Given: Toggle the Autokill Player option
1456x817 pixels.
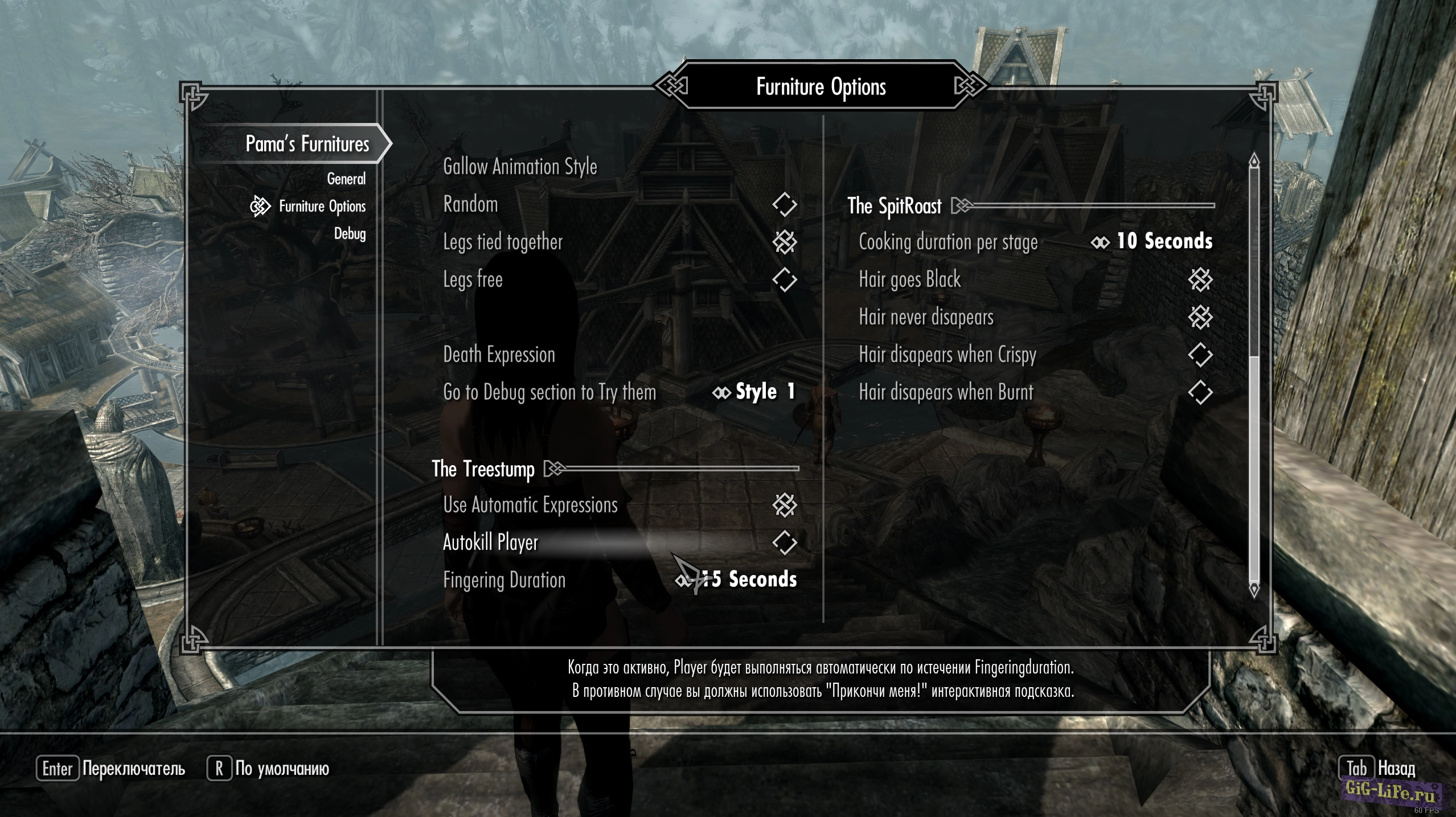Looking at the screenshot, I should [784, 543].
